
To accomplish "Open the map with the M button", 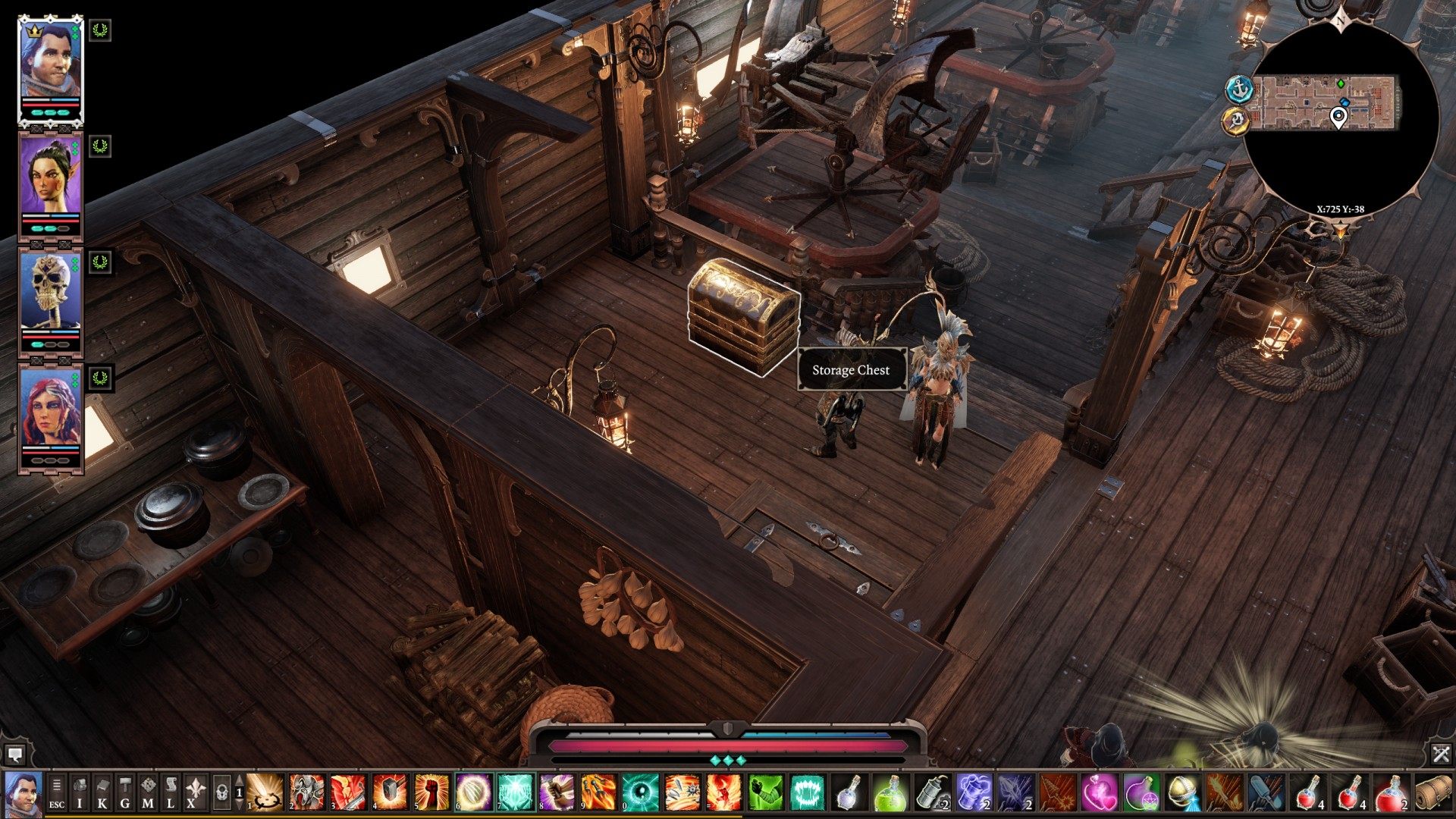I will pos(148,793).
